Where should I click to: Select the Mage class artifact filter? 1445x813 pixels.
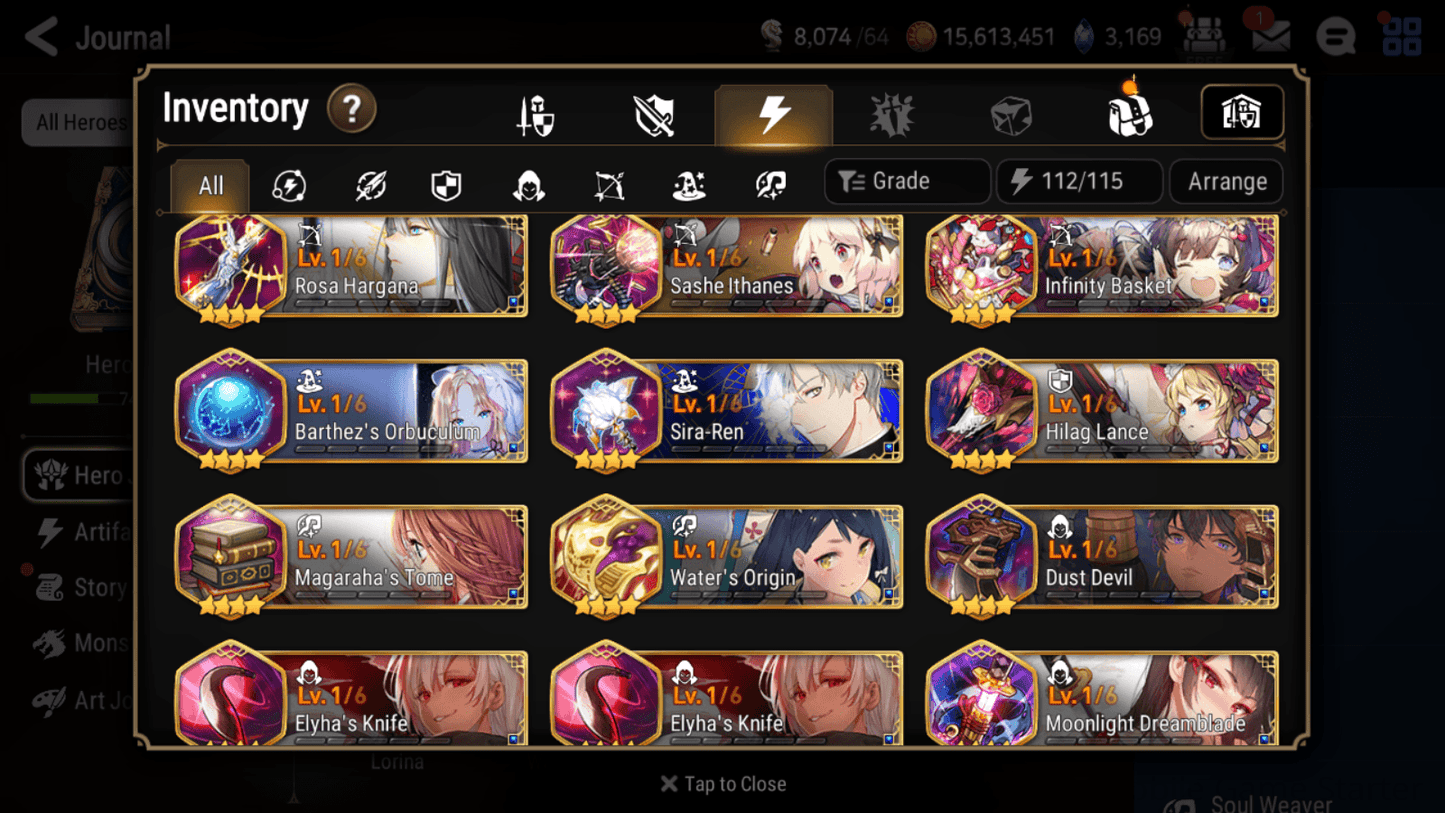click(689, 183)
